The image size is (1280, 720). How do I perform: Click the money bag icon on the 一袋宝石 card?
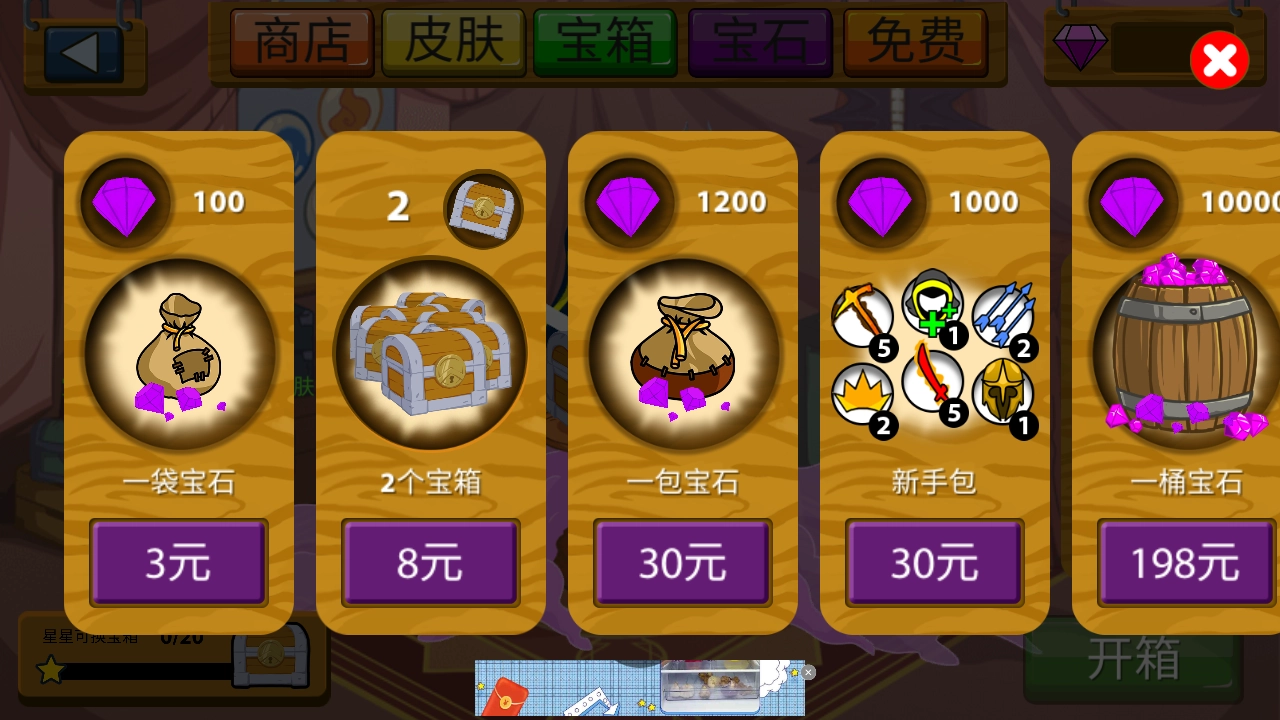(x=179, y=353)
